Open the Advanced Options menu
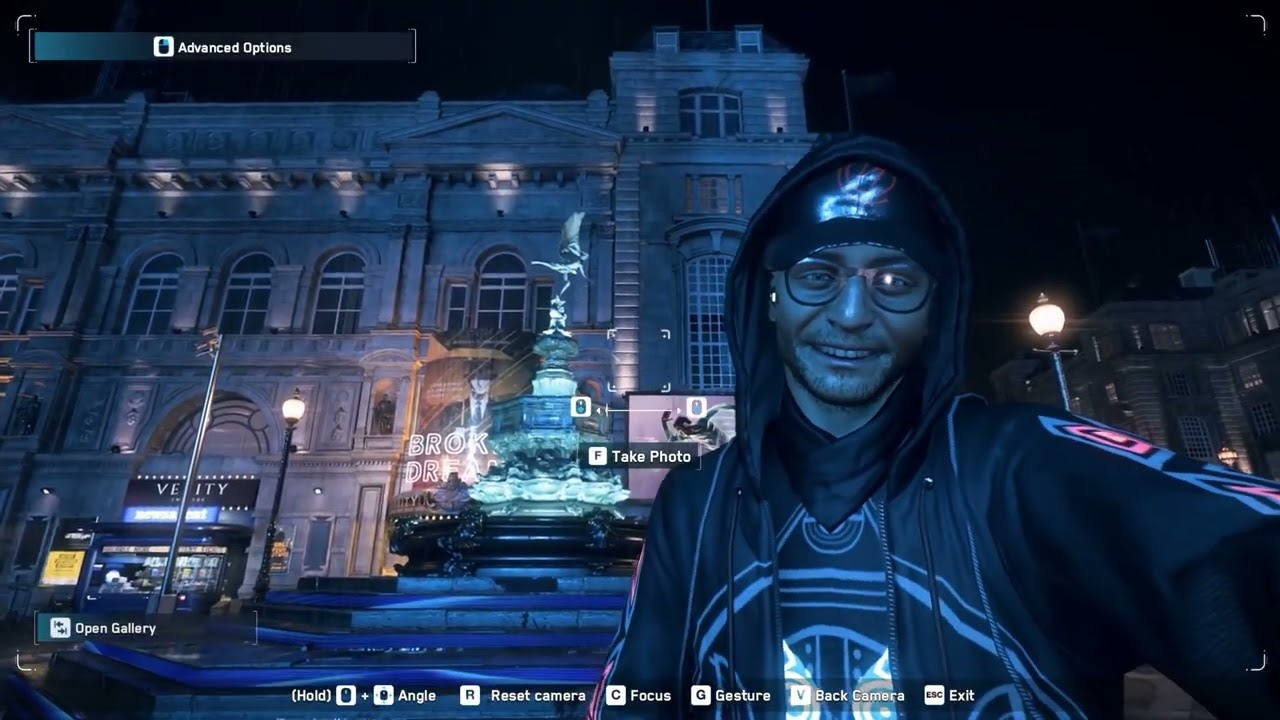 [x=234, y=47]
